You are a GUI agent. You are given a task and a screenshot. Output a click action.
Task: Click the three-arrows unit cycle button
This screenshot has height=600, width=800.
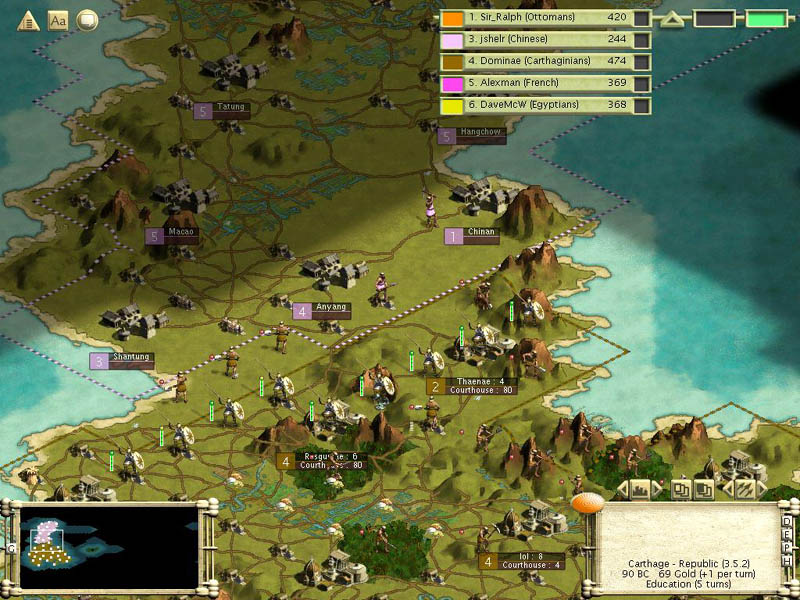pos(744,489)
